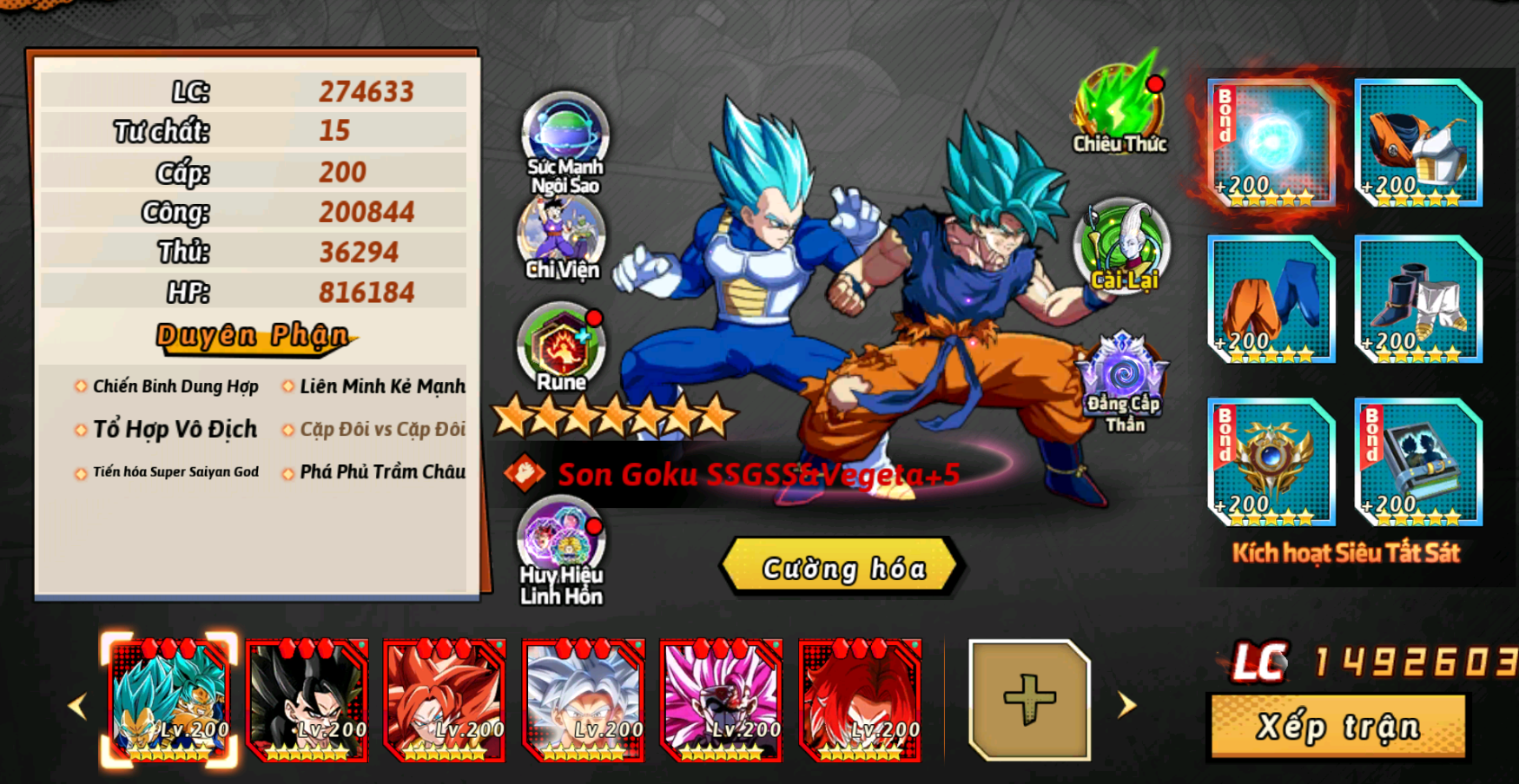Show previous heroes with left arrow
The width and height of the screenshot is (1519, 784).
(78, 706)
